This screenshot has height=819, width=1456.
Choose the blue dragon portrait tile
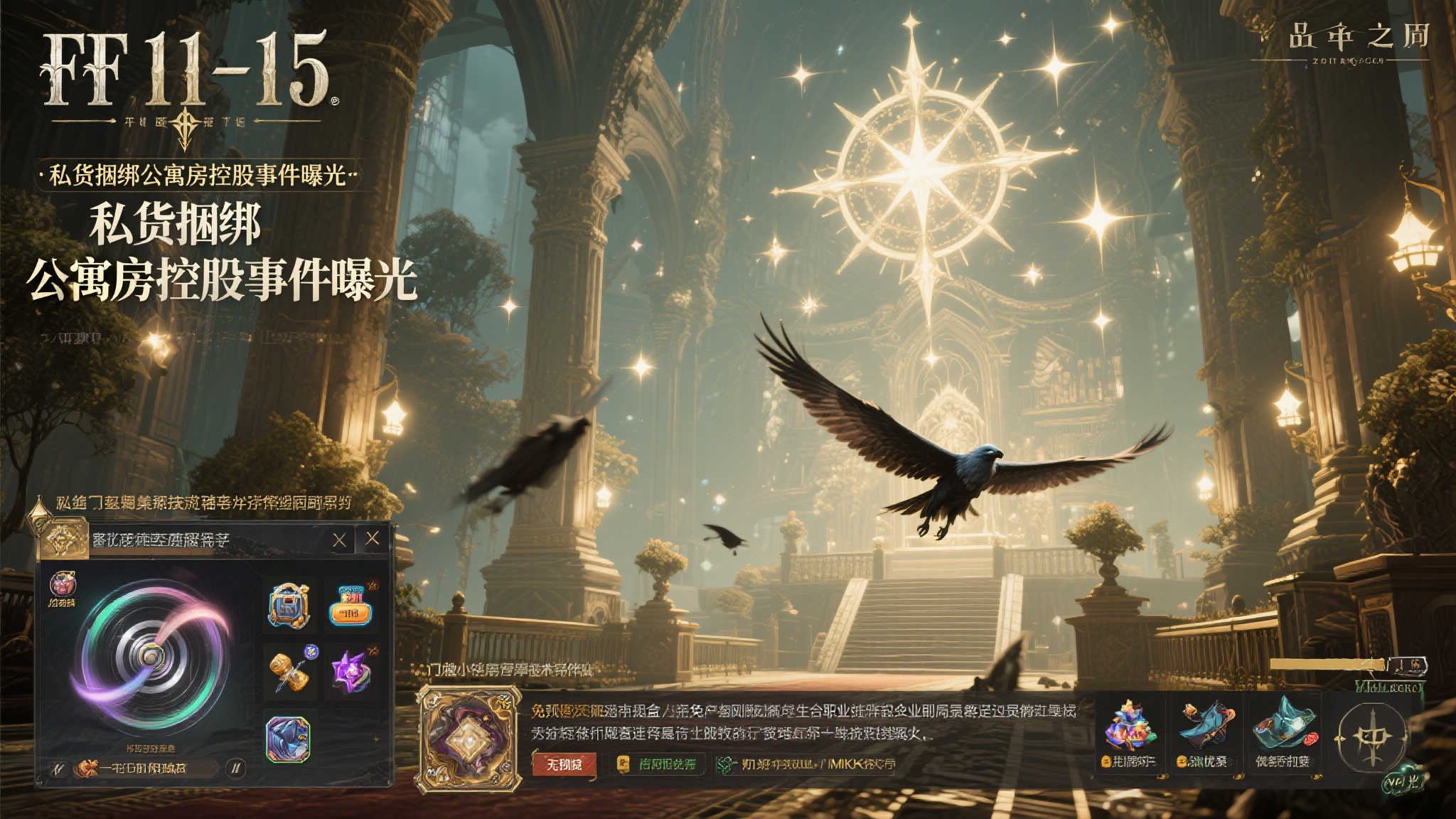(288, 738)
